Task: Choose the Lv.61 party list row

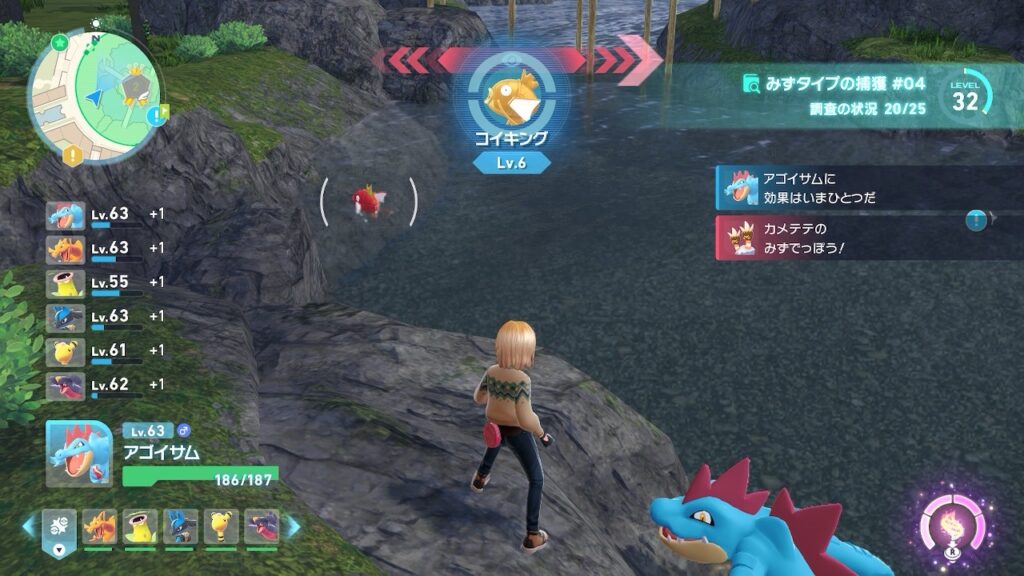Action: [x=105, y=351]
